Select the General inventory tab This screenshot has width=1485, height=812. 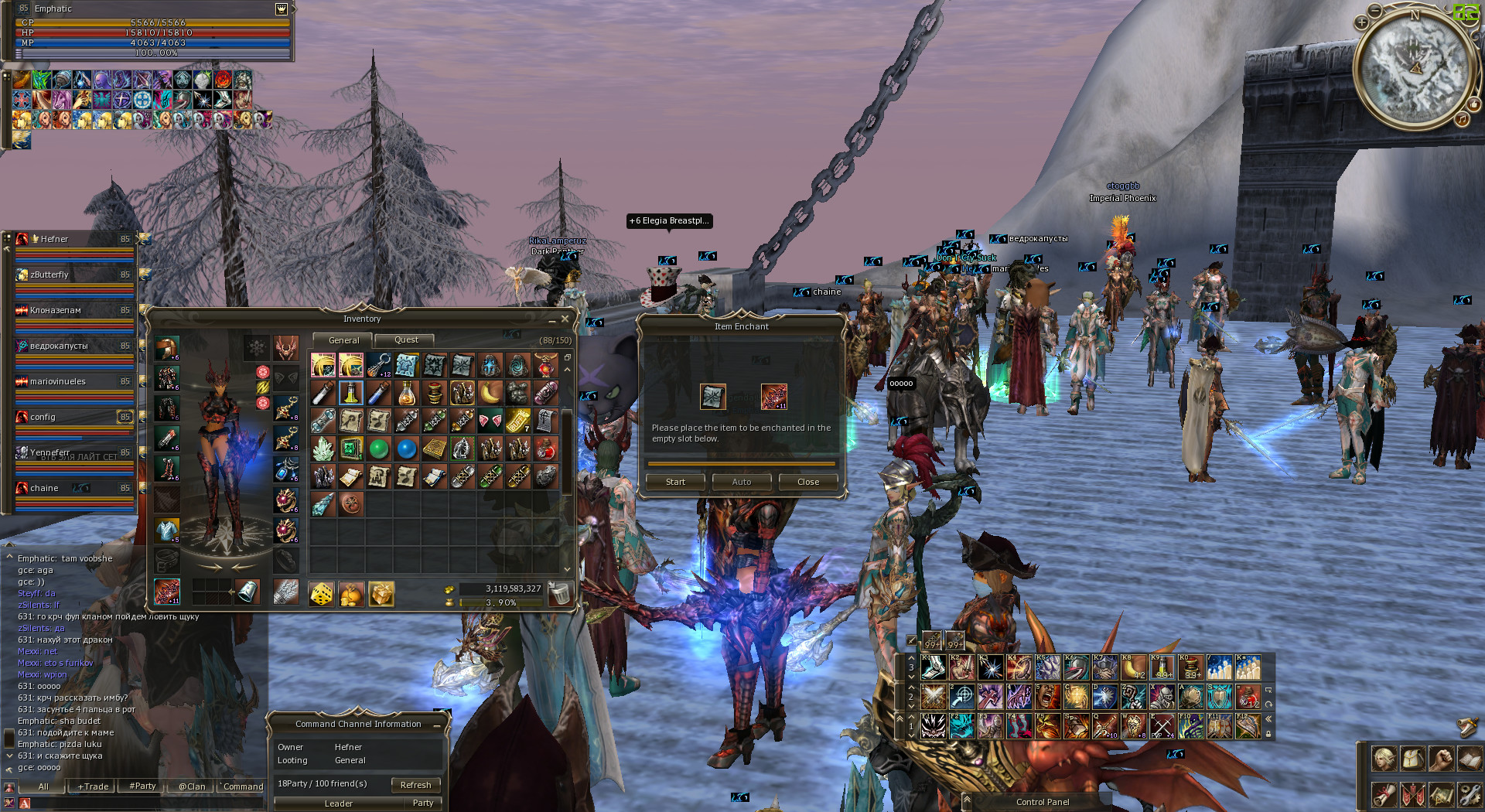pos(343,340)
